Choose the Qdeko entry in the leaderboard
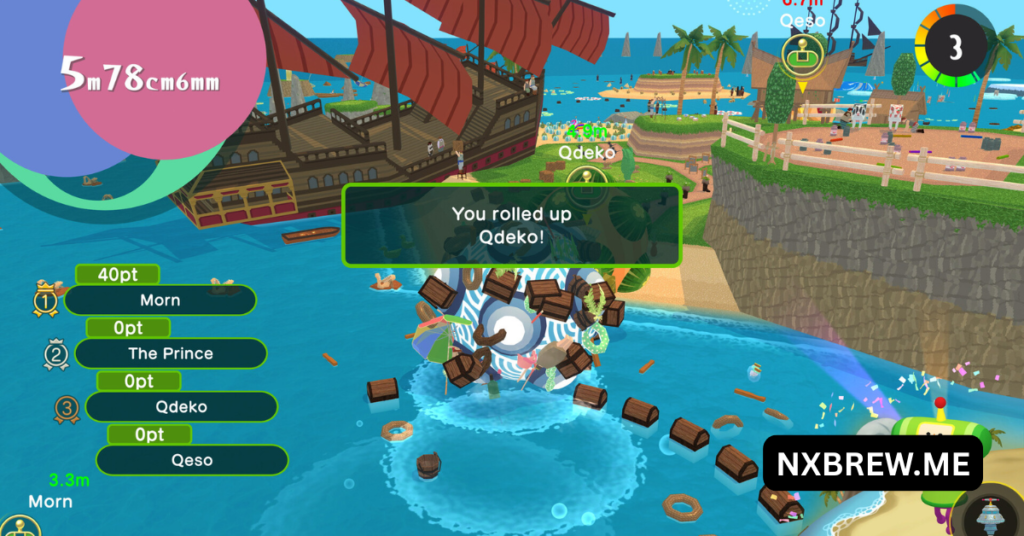This screenshot has width=1024, height=536. (180, 406)
